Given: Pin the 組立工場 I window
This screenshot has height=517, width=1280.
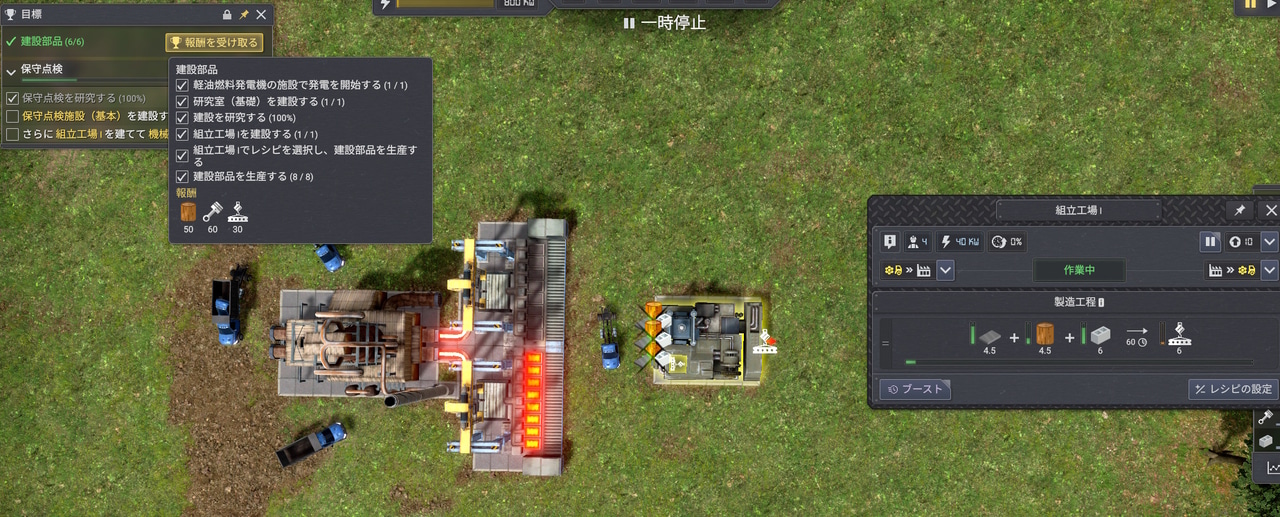Looking at the screenshot, I should (x=1240, y=210).
